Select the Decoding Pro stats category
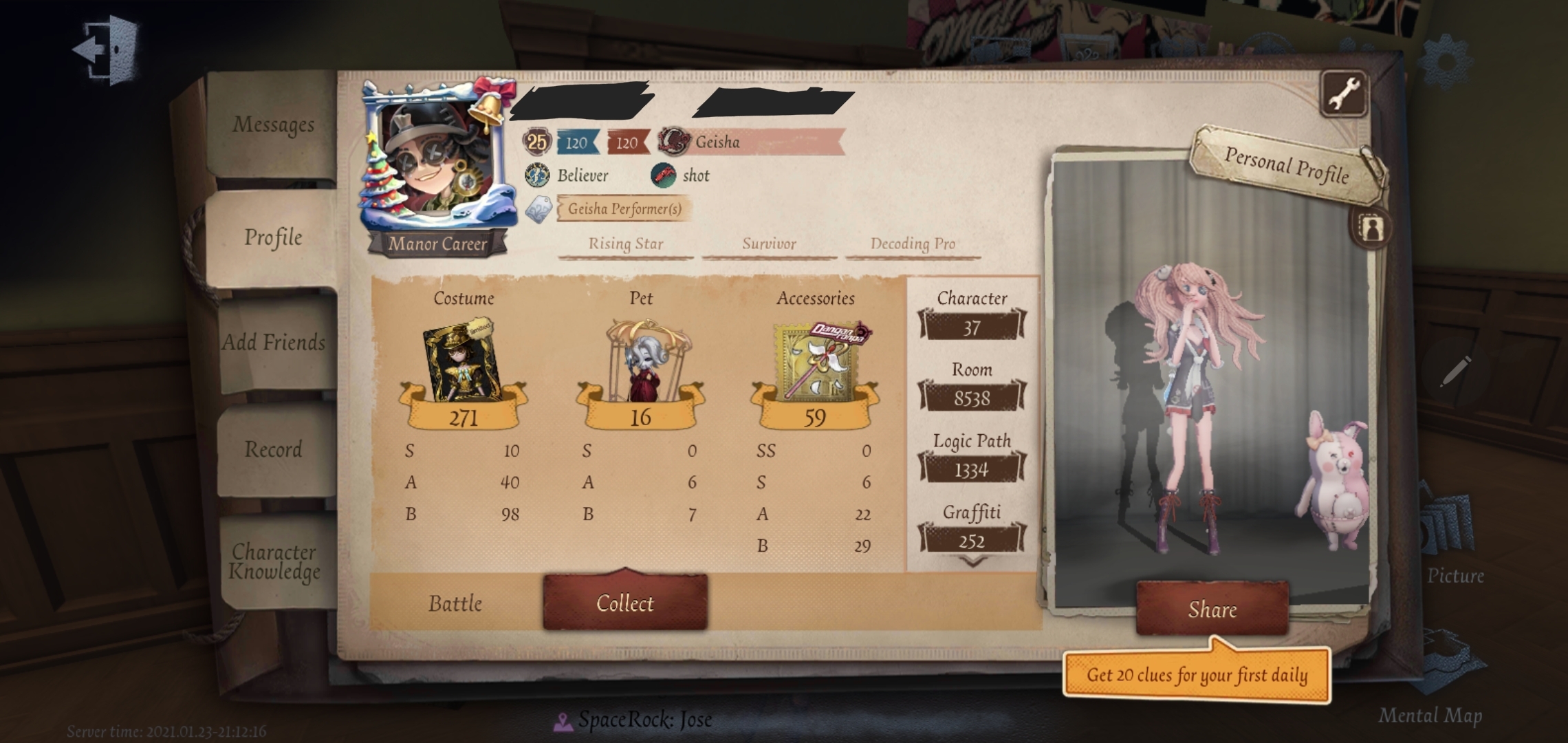The image size is (1568, 743). (911, 244)
